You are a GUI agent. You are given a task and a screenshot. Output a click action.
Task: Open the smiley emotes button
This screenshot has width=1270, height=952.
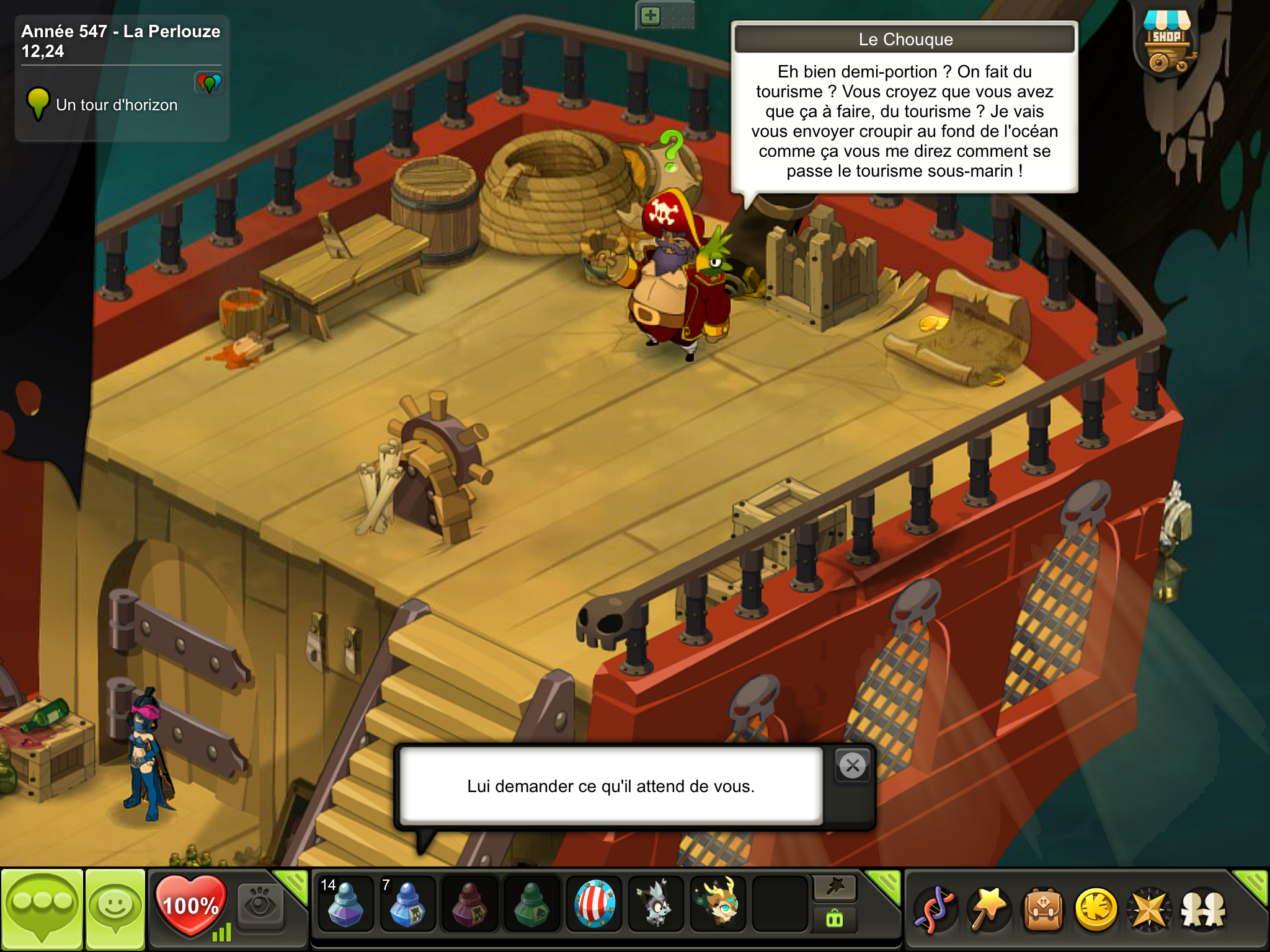click(x=115, y=909)
